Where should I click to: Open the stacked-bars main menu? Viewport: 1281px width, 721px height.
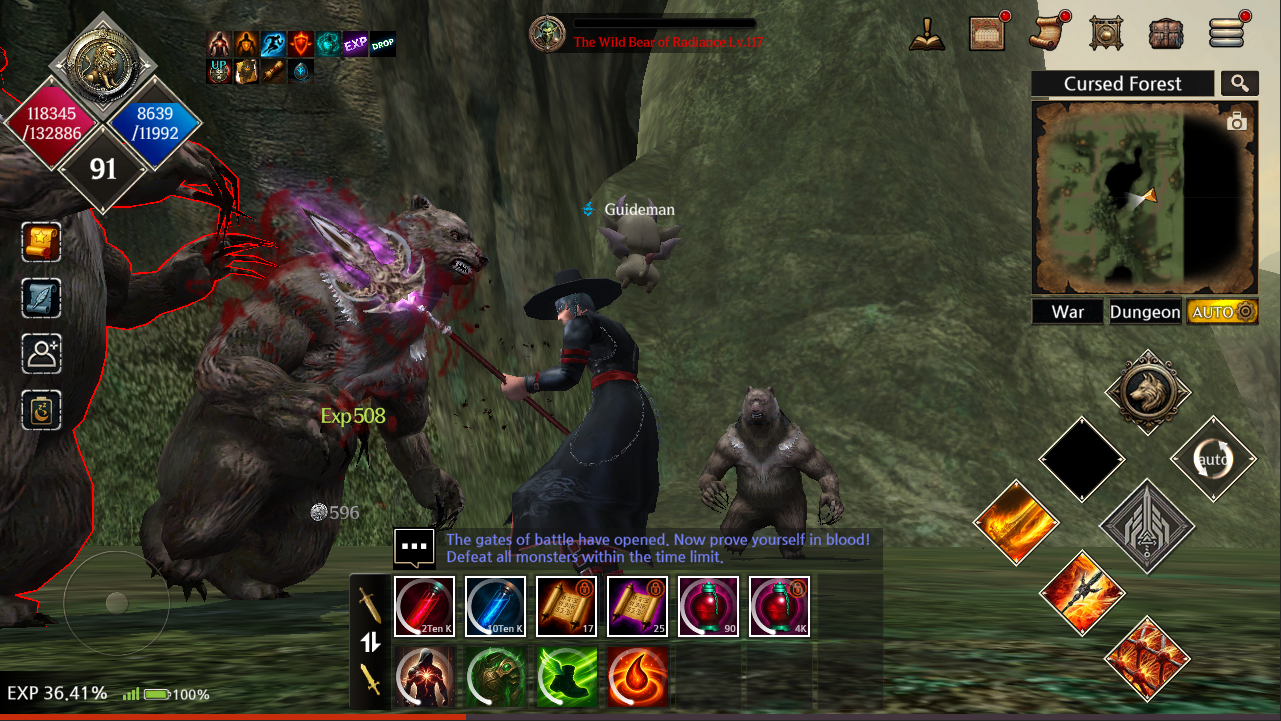(1226, 33)
